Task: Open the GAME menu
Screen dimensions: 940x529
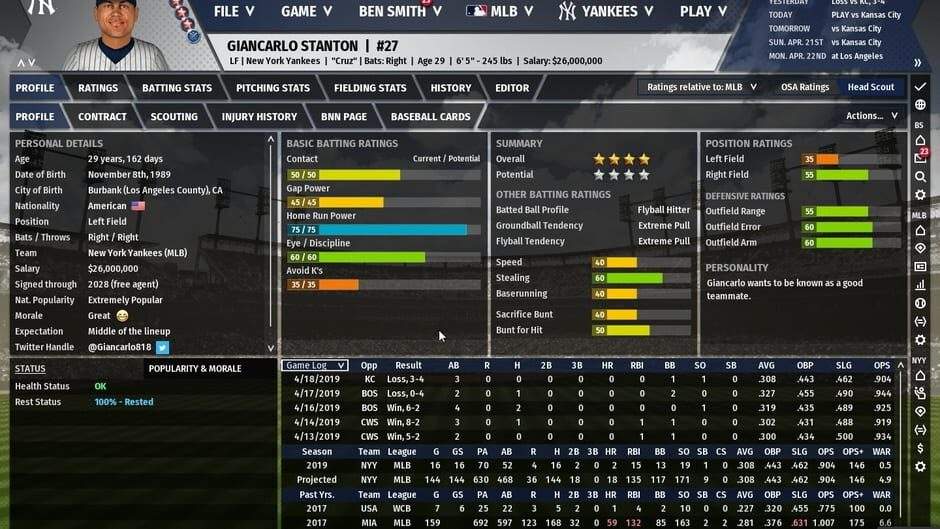Action: pos(306,12)
